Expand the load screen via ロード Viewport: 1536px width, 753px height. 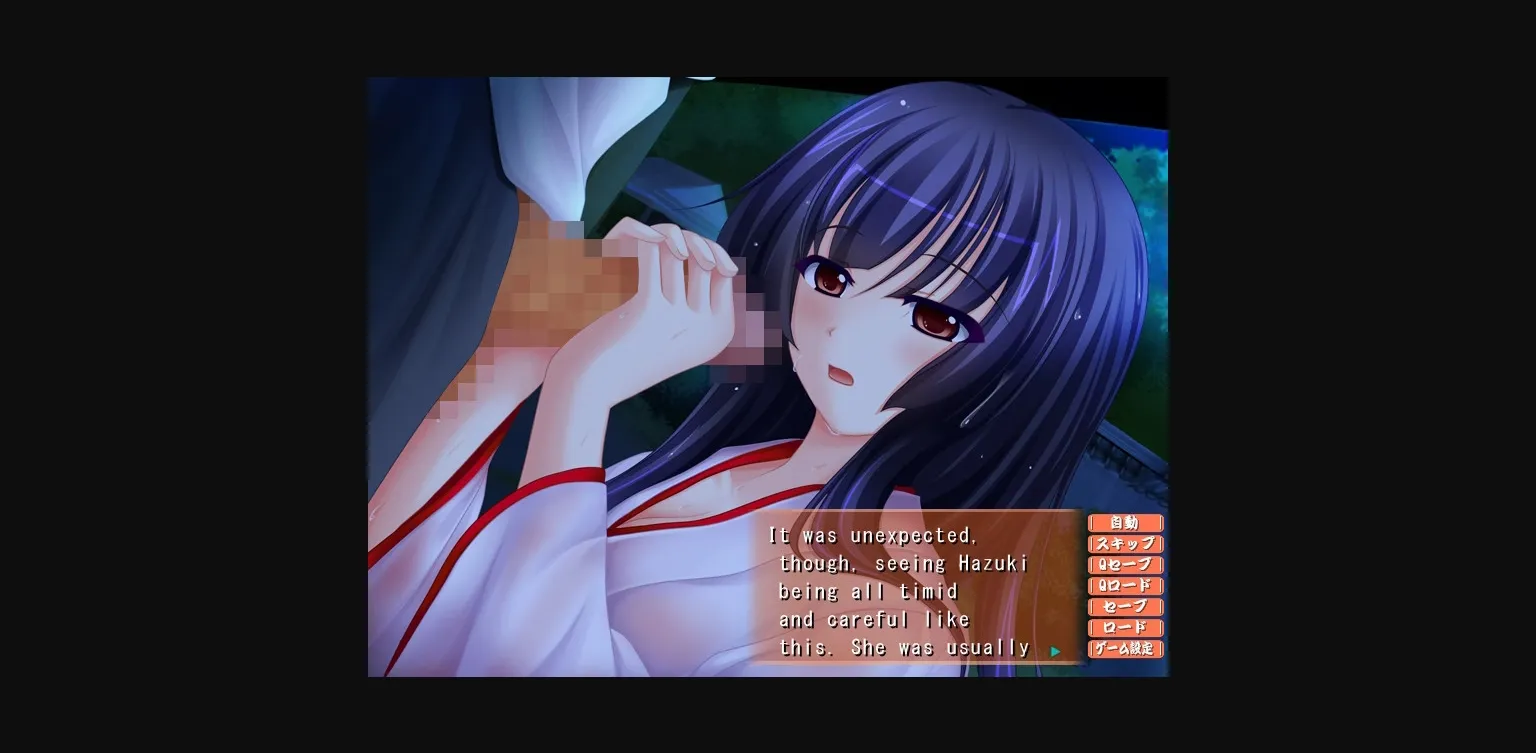coord(1125,628)
